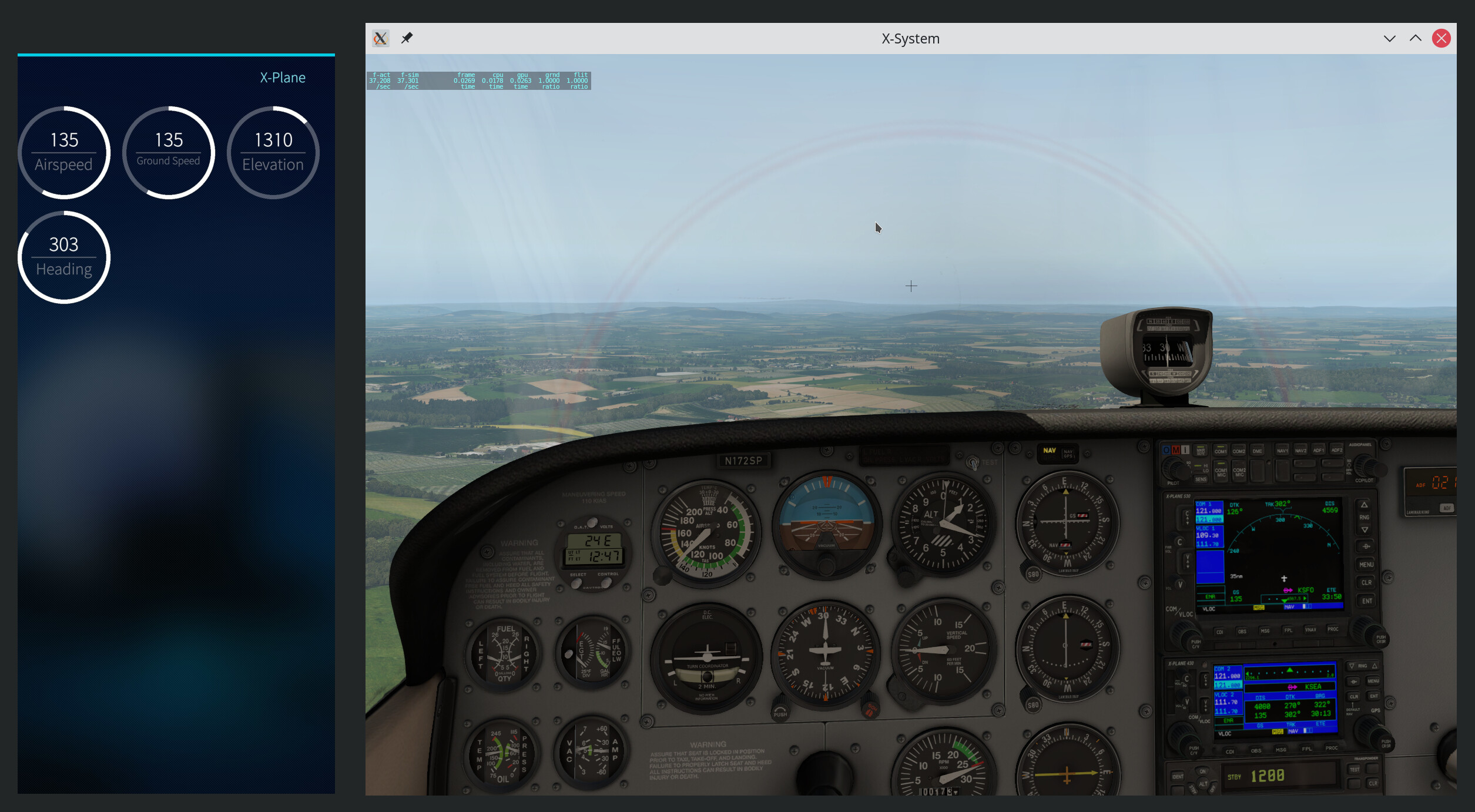The width and height of the screenshot is (1475, 812).
Task: Open the MENU on the X-Plane 430 GPS
Action: tap(1373, 682)
